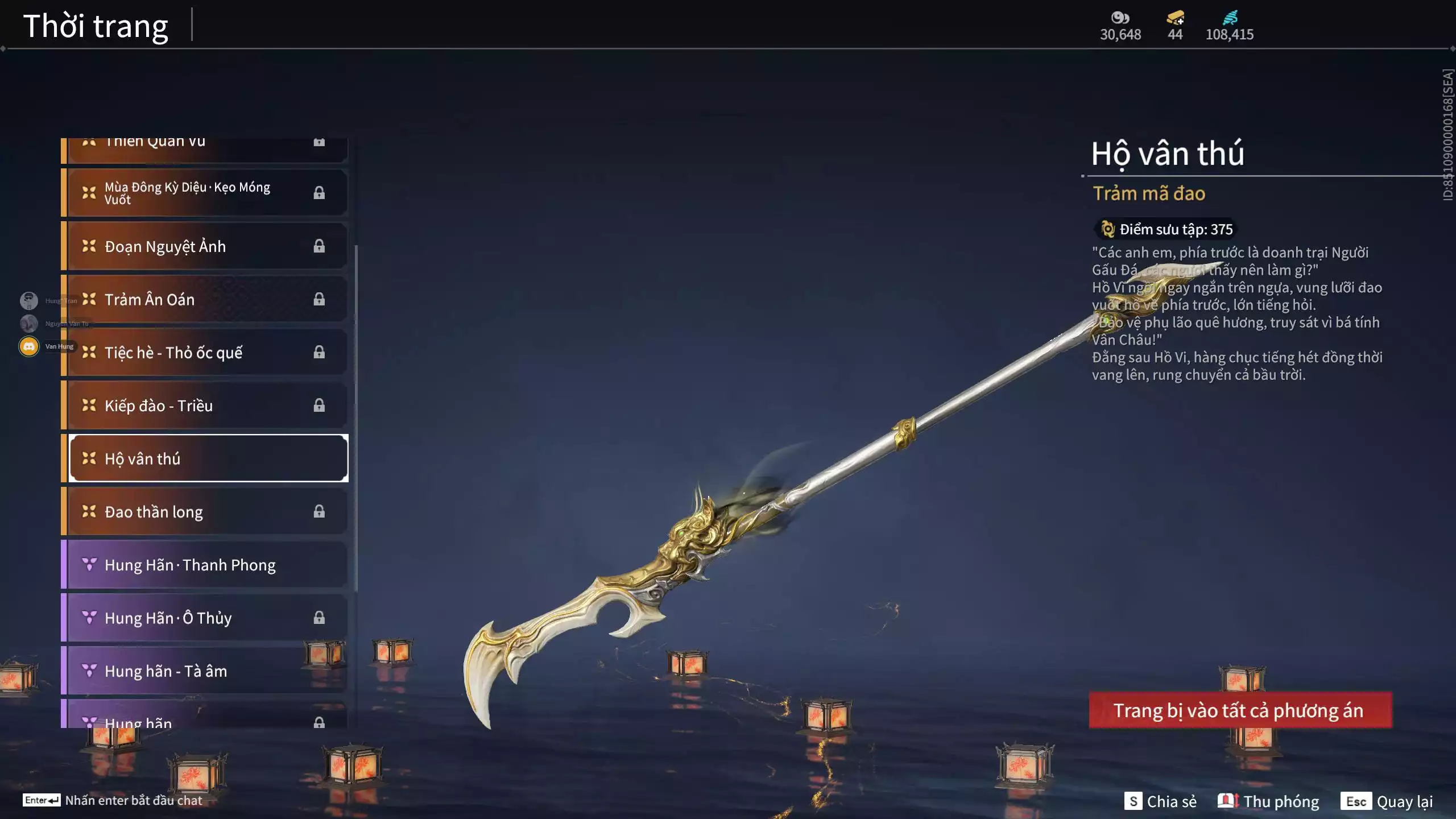This screenshot has width=1456, height=819.
Task: Choose the Đao thần long skin
Action: click(x=205, y=512)
